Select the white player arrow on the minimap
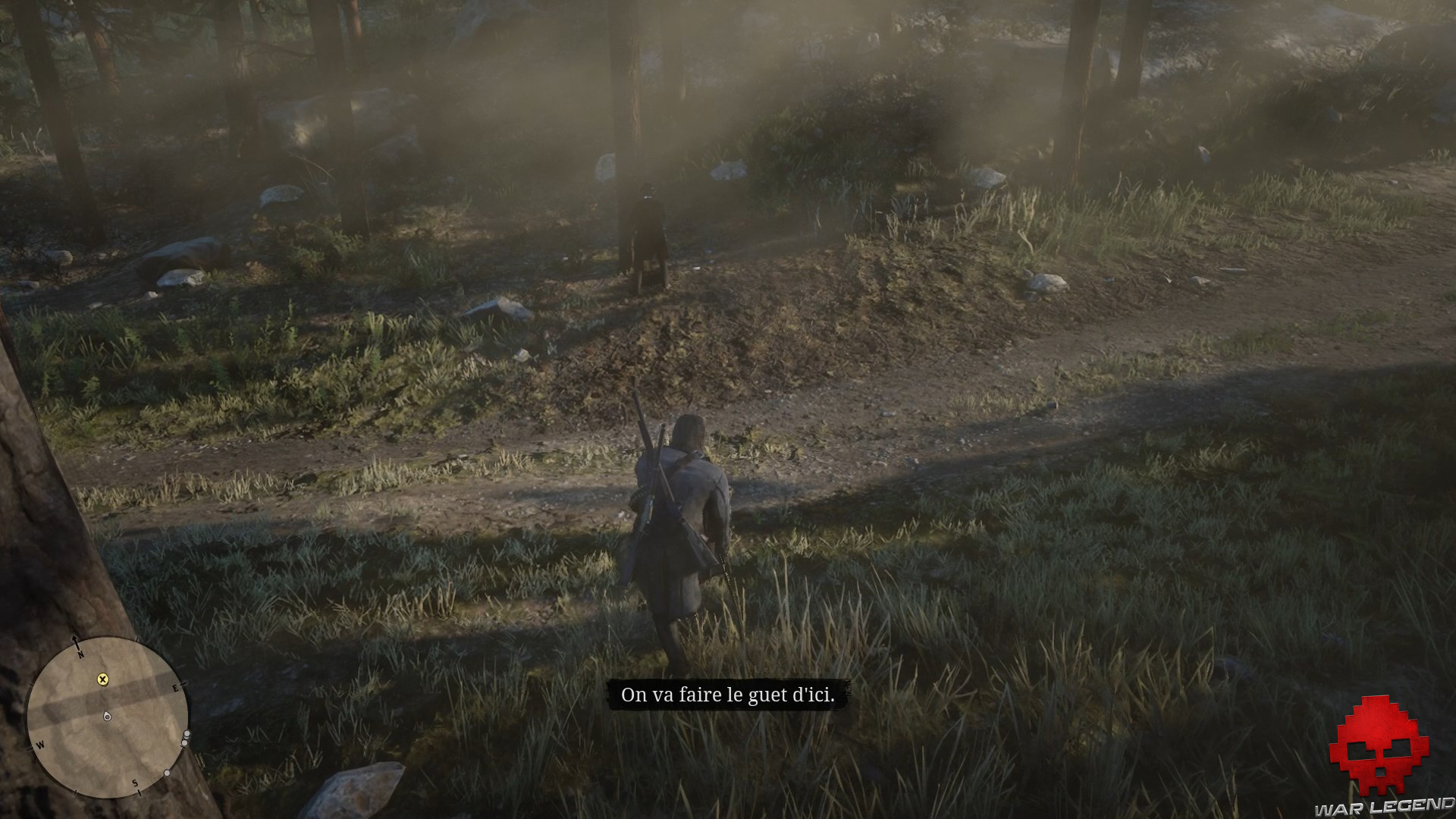Screen dimensions: 1456x819 point(107,716)
